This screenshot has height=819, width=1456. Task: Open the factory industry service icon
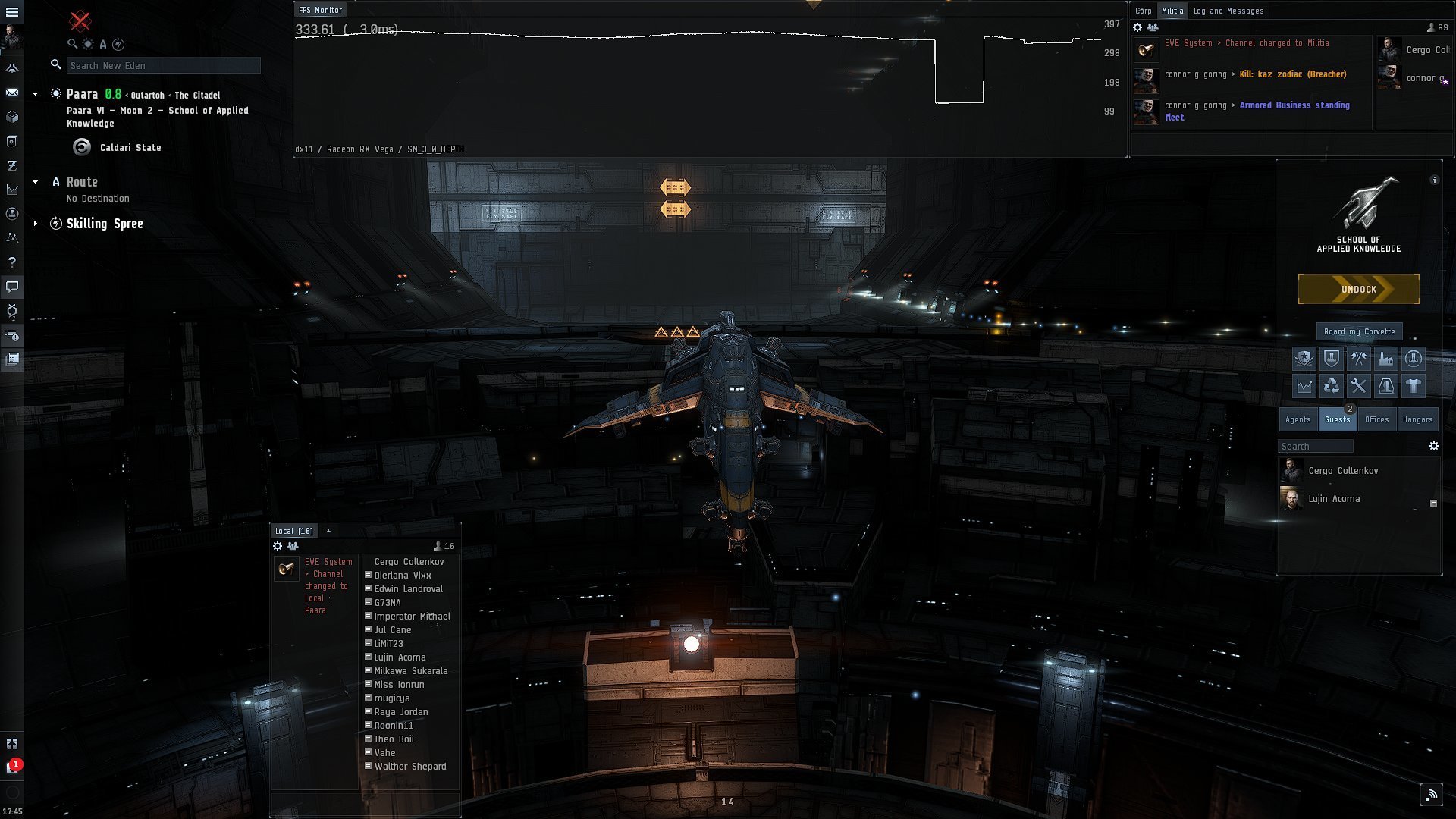pyautogui.click(x=1385, y=359)
